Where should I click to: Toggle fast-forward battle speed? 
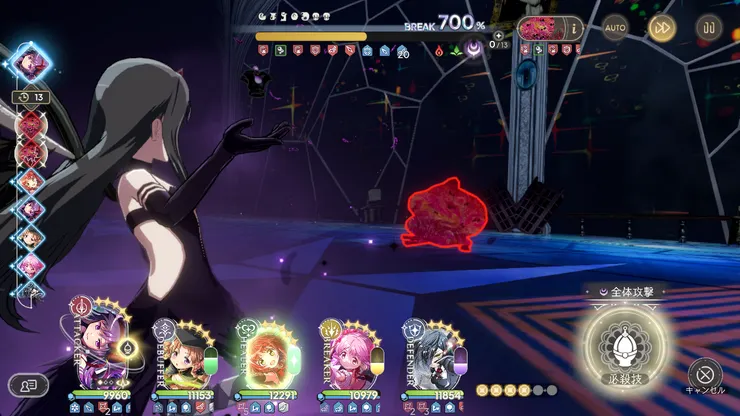point(661,28)
